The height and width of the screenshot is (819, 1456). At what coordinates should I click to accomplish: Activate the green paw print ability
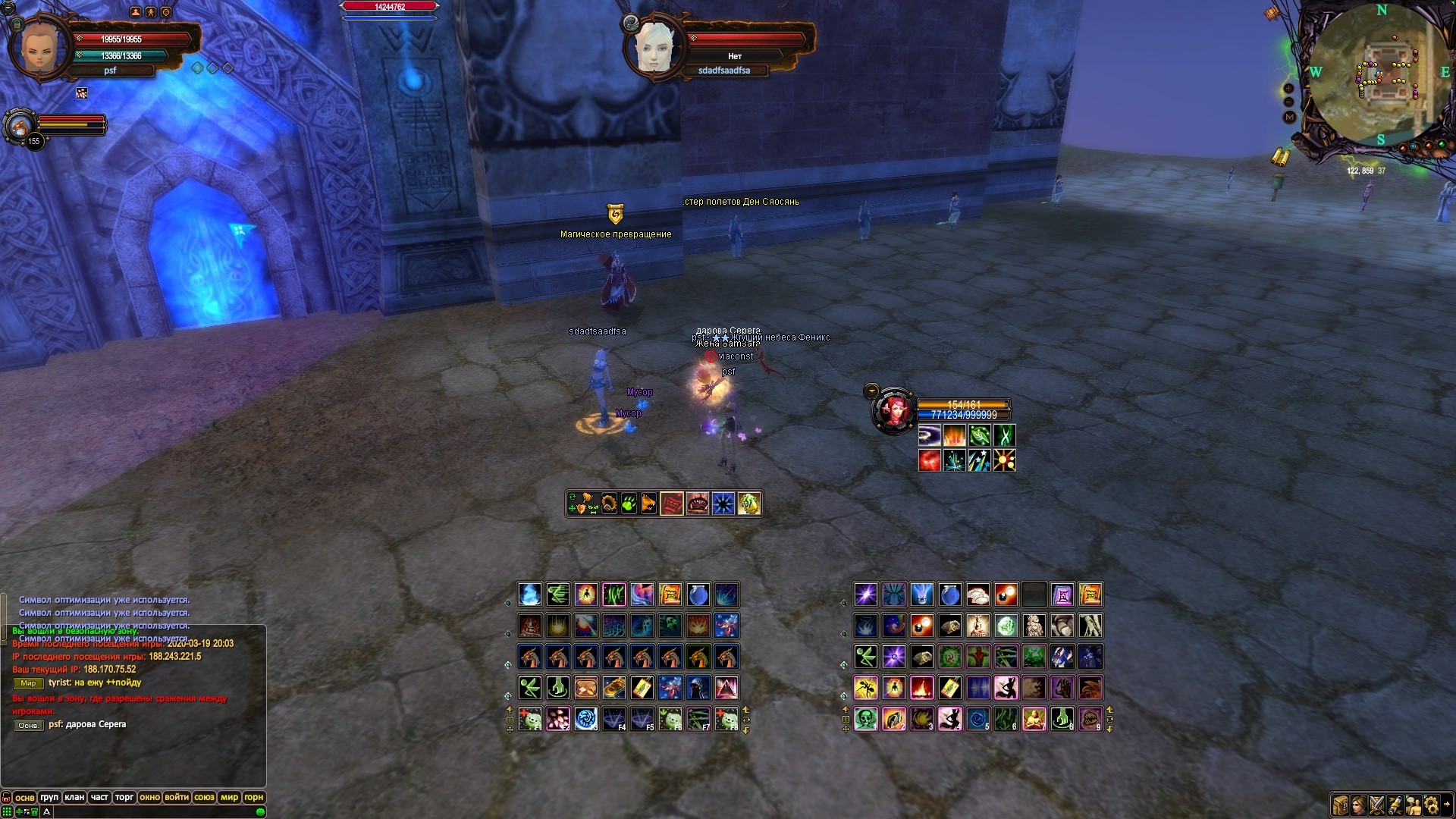coord(629,504)
